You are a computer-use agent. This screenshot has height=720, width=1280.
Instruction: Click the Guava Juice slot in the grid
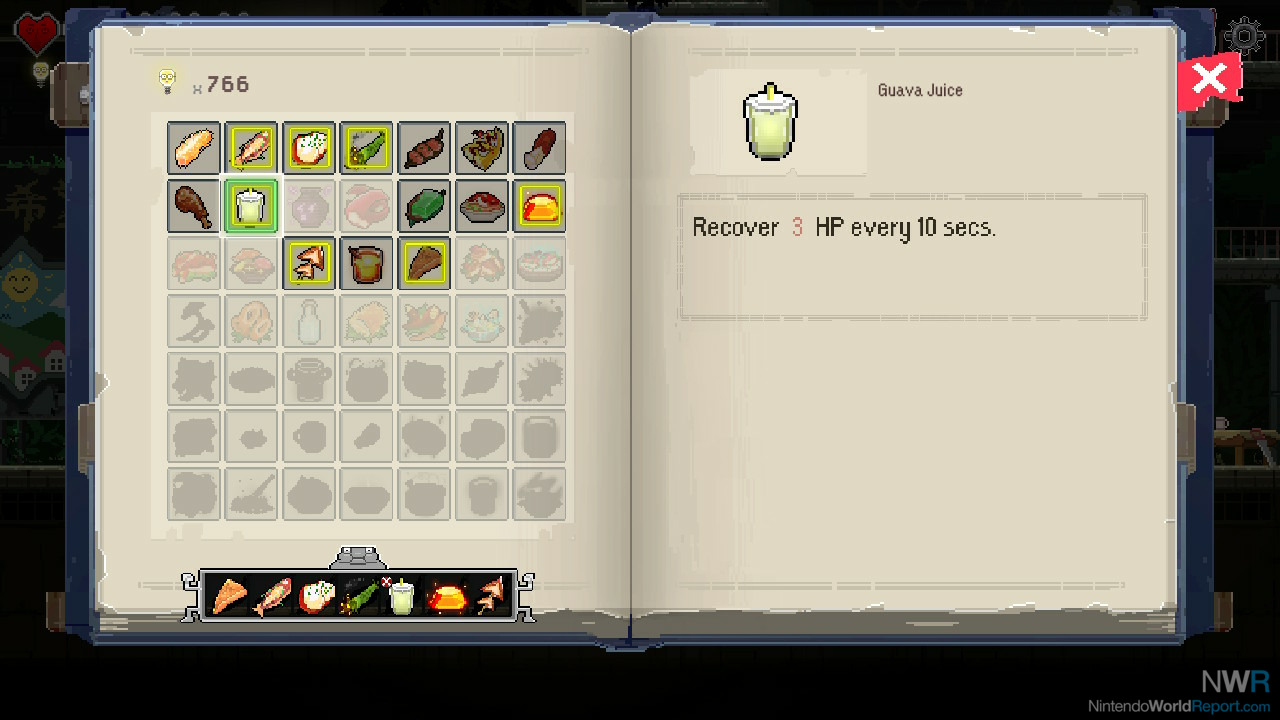tap(251, 206)
